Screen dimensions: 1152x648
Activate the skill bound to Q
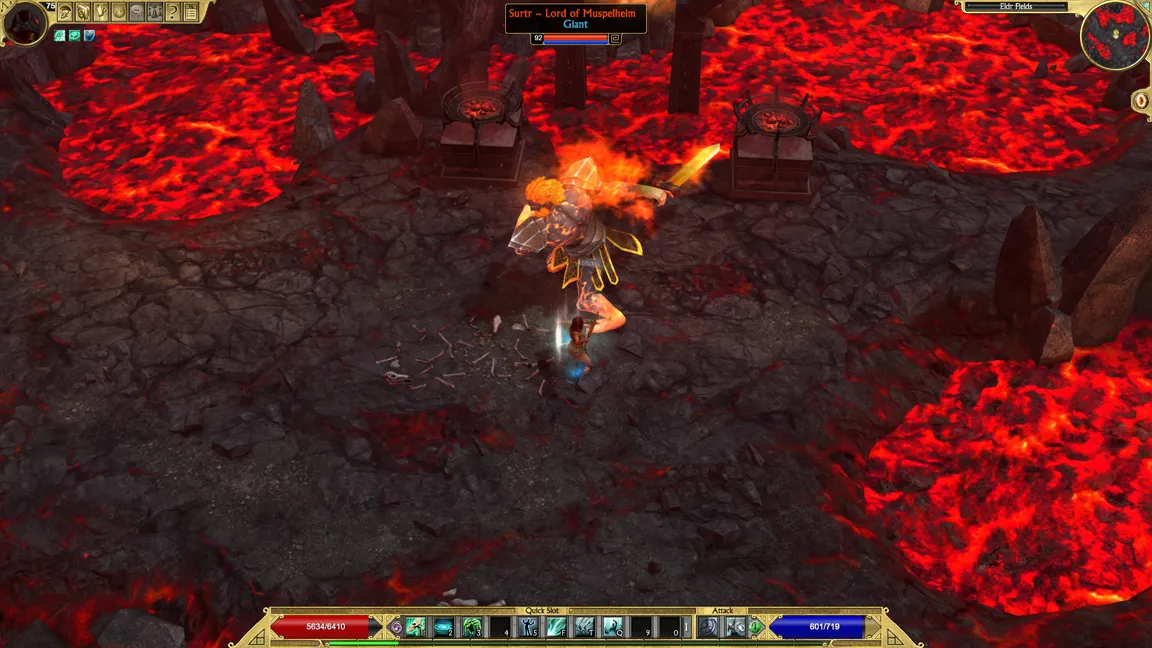coord(612,627)
